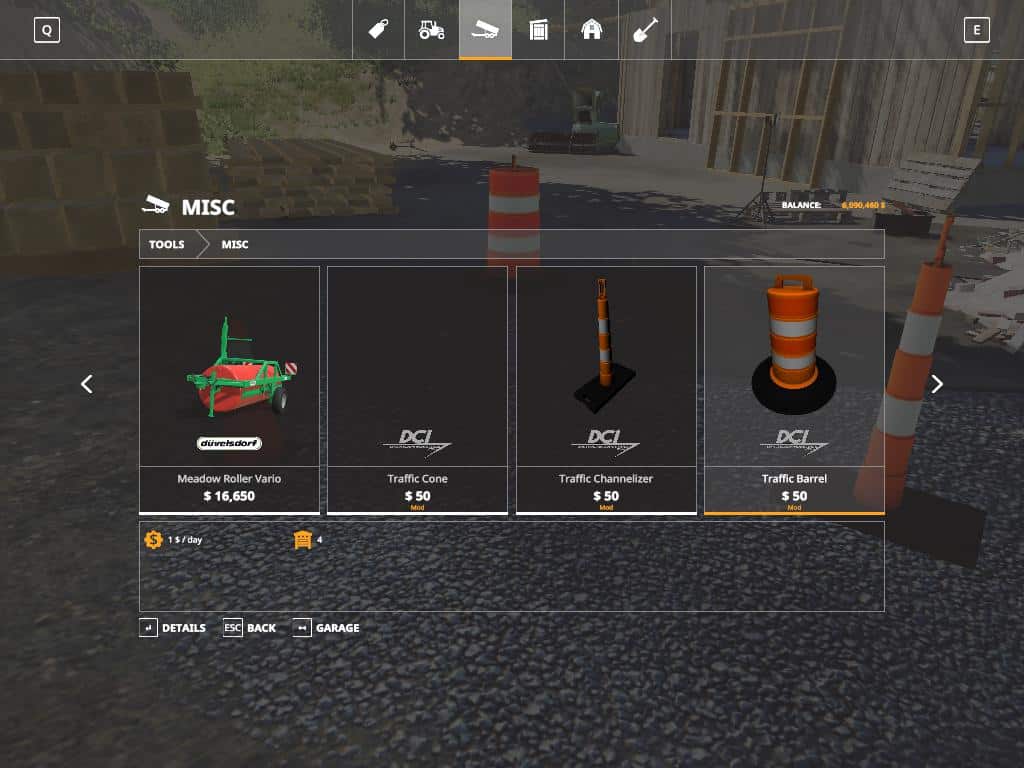Open Details for the selected item

tap(173, 628)
